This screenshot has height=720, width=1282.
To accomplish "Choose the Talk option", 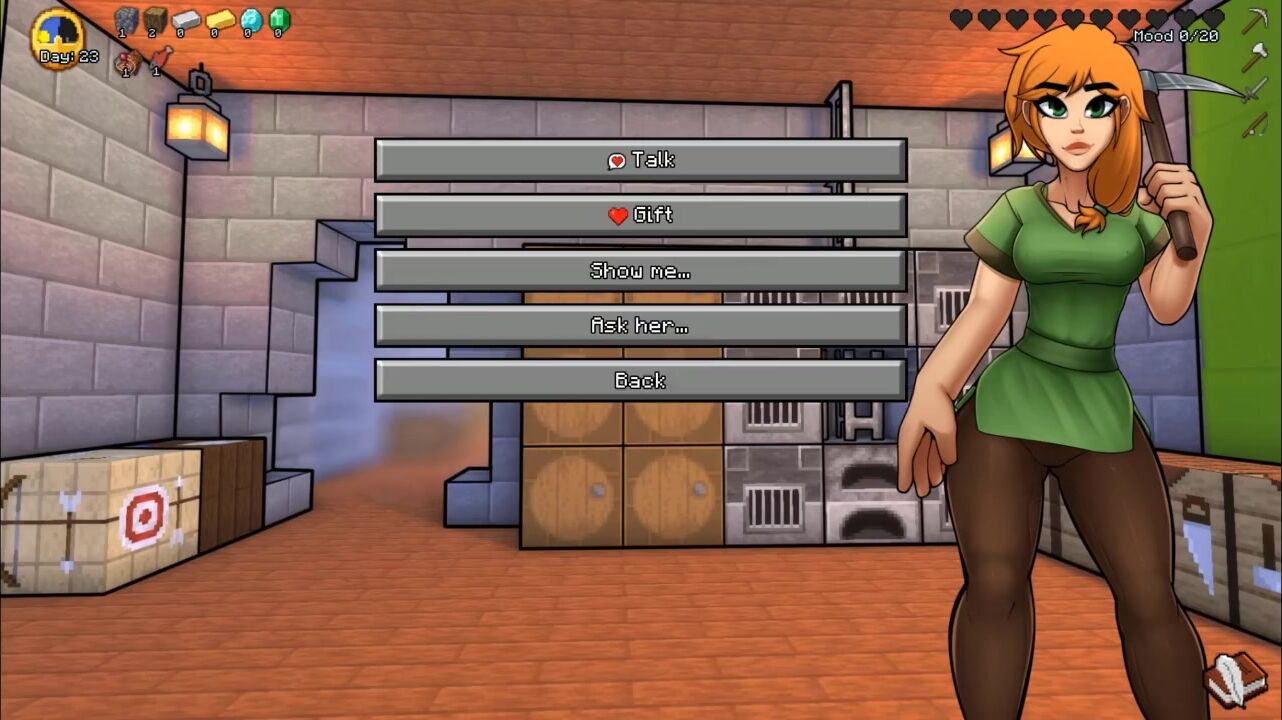I will click(x=640, y=160).
